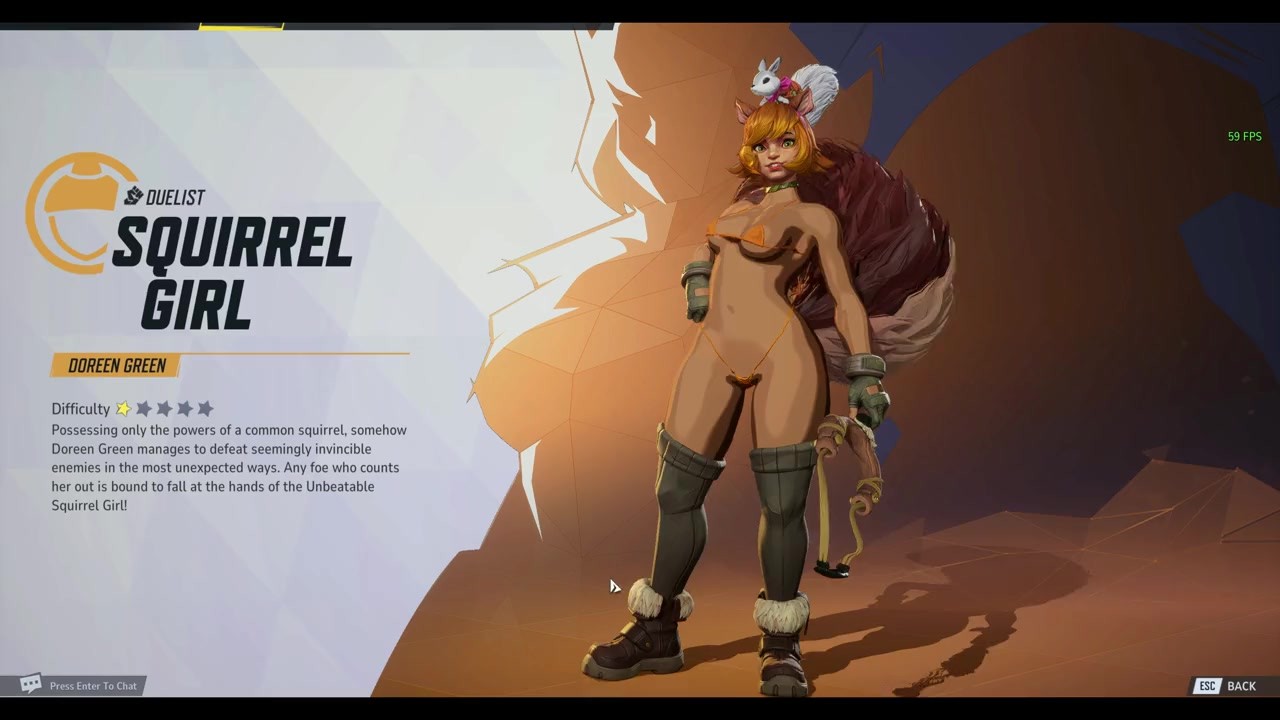Click the last difficulty star
1280x720 pixels.
click(x=205, y=408)
